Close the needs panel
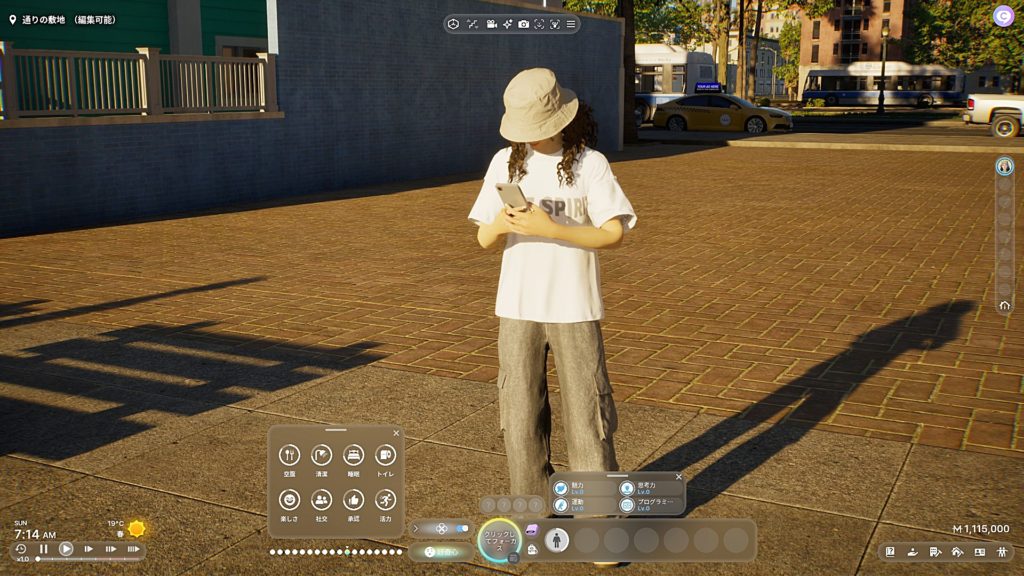The height and width of the screenshot is (576, 1024). 396,434
